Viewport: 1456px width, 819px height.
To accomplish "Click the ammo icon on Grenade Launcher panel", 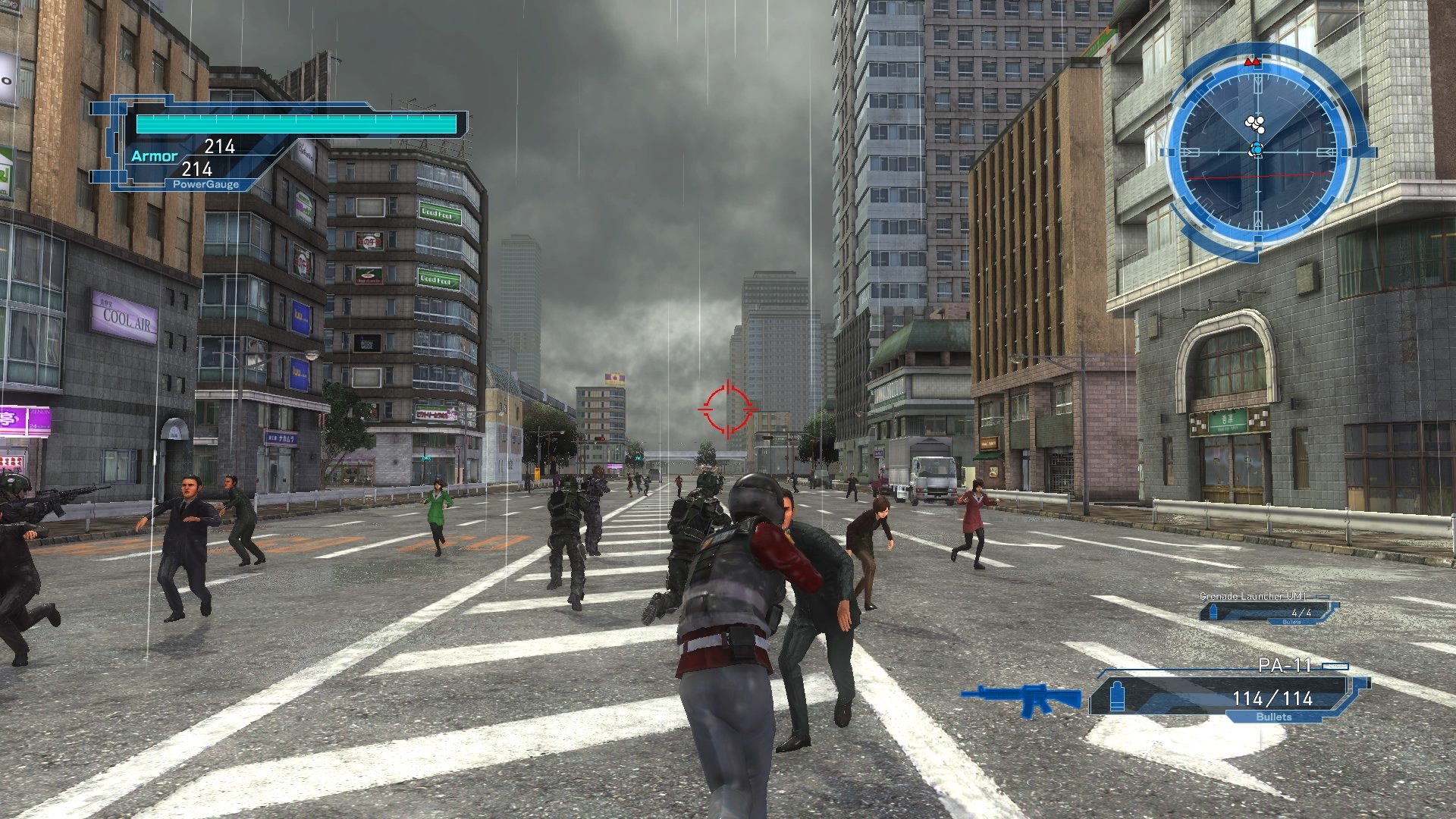I will point(1213,613).
